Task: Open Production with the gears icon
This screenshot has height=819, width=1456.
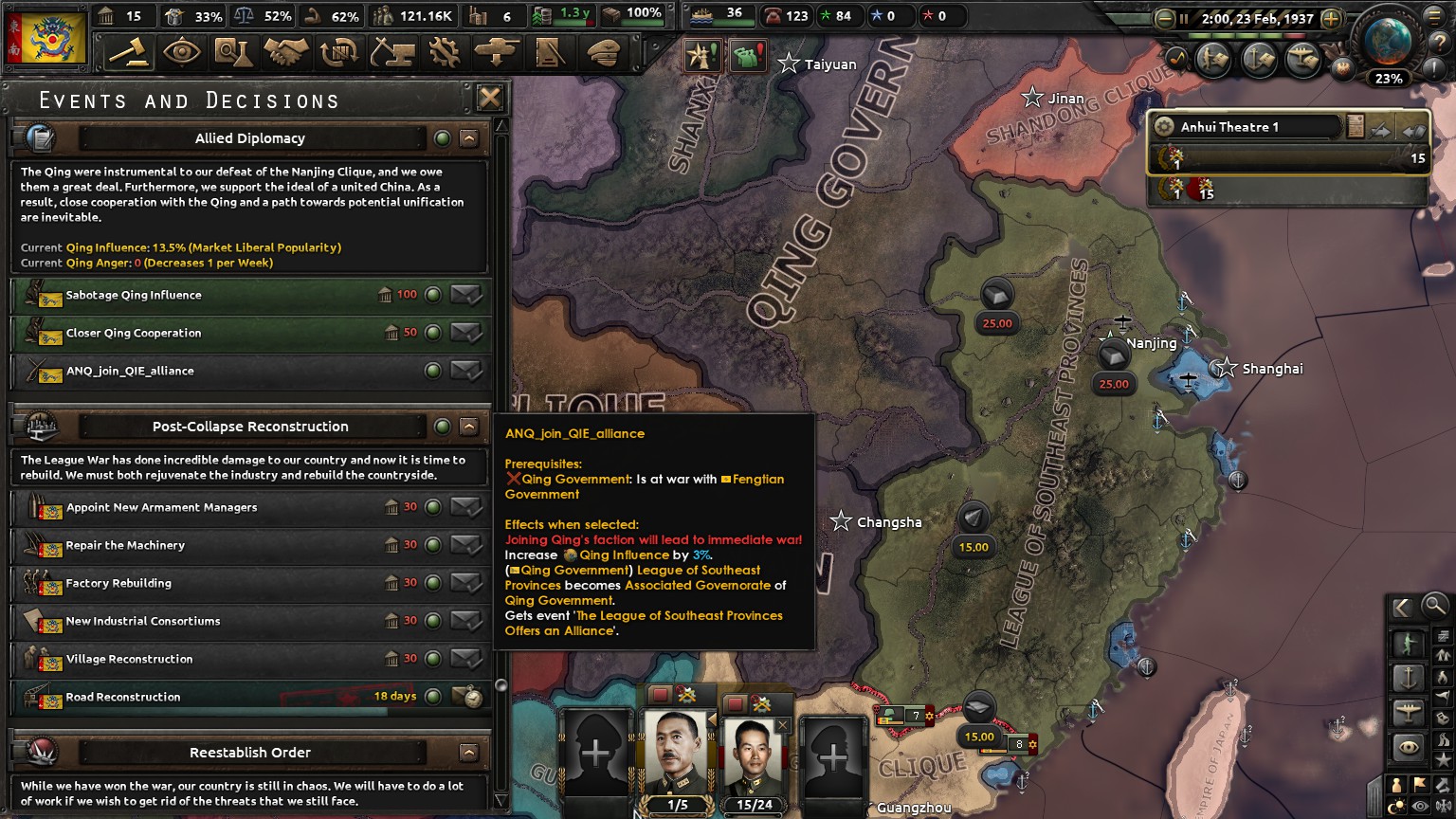Action: tap(444, 52)
